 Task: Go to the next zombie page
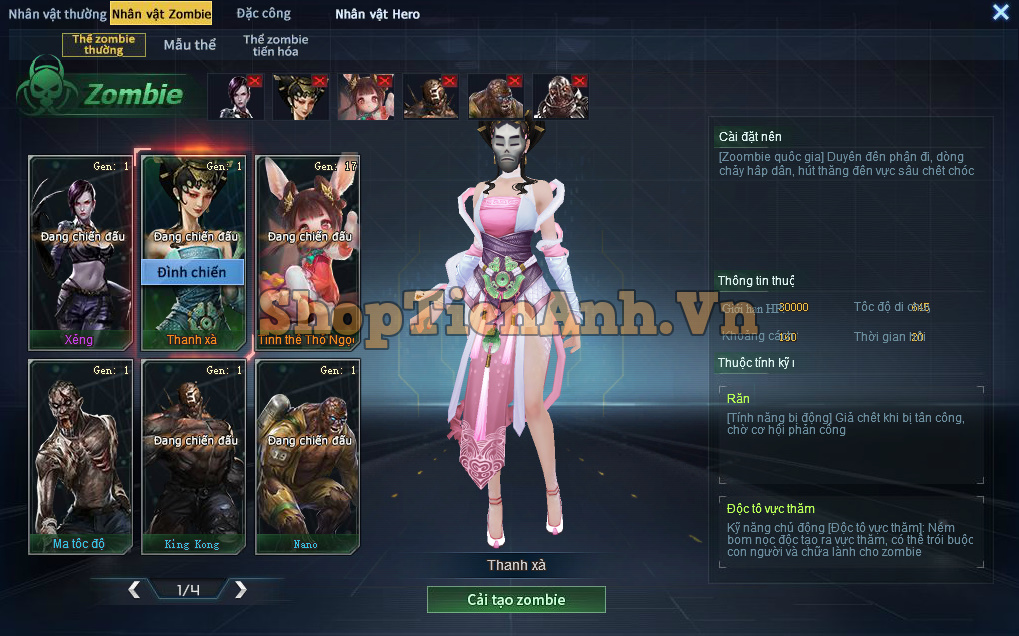[x=240, y=590]
